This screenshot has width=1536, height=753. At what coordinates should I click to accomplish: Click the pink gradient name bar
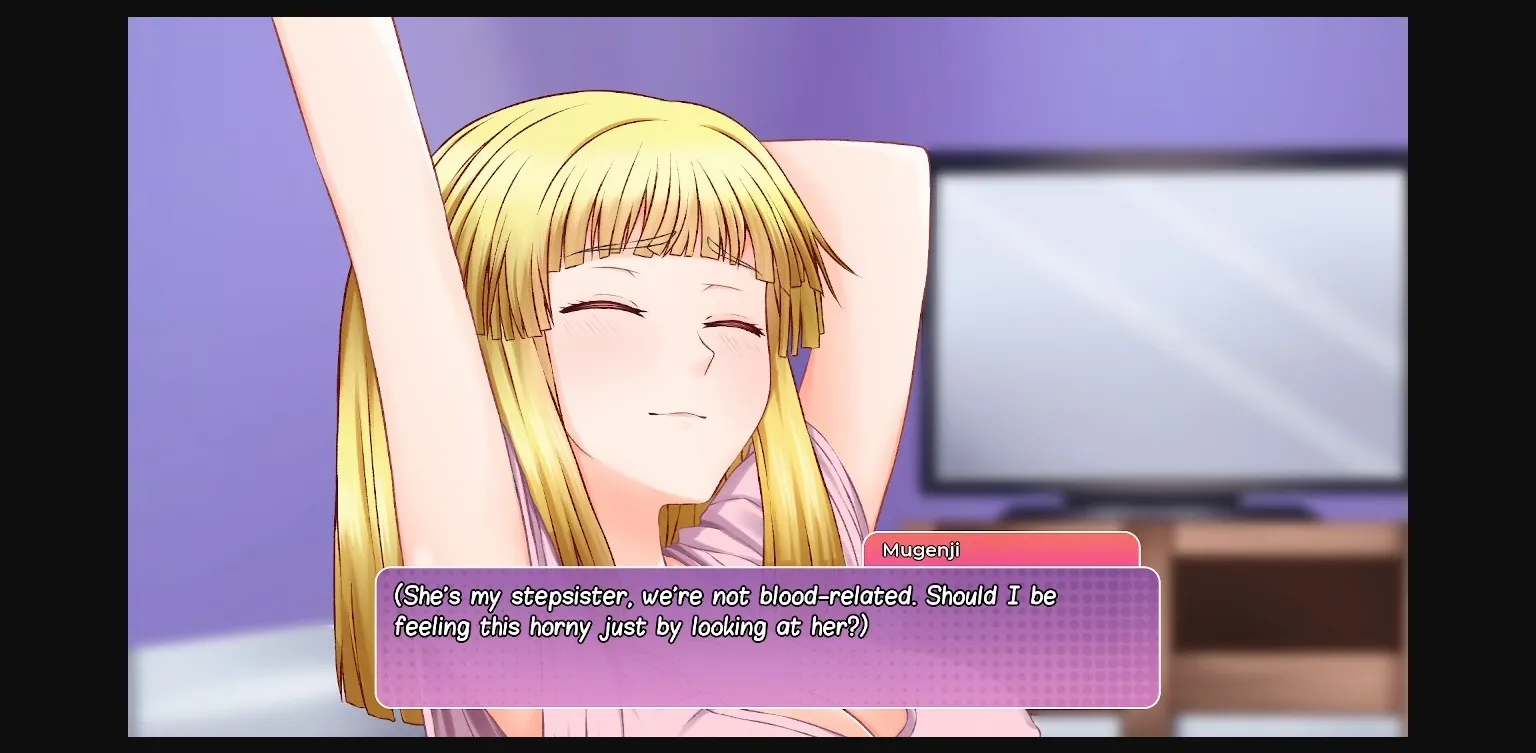1000,549
